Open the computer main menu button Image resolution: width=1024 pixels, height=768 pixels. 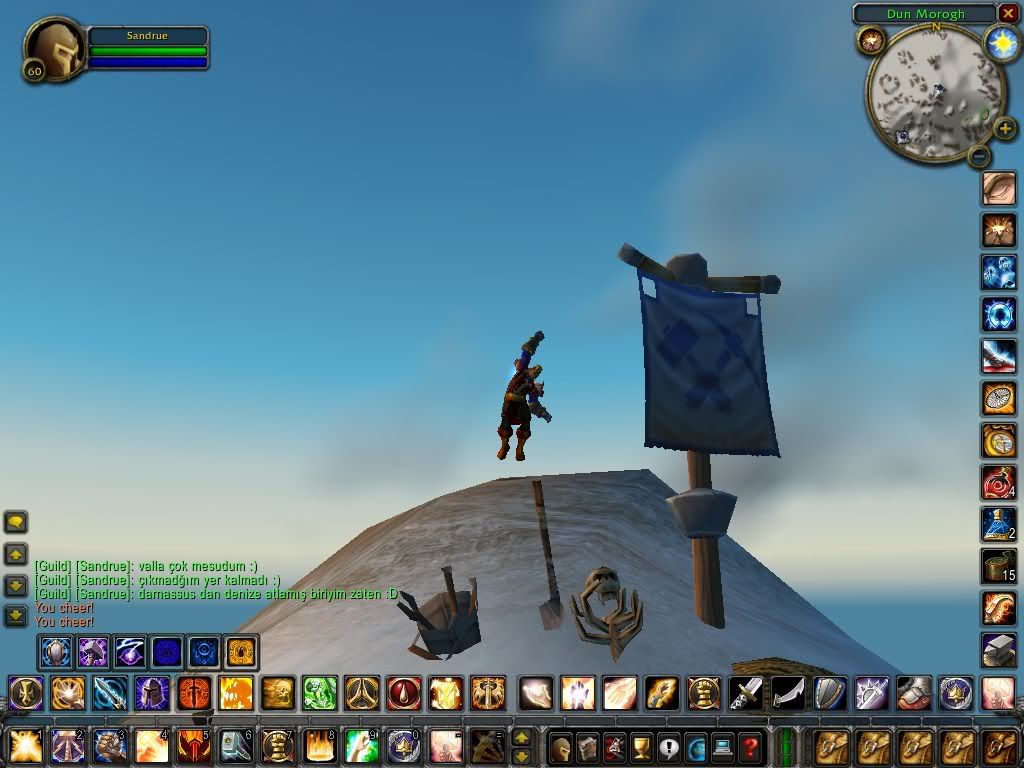click(722, 746)
